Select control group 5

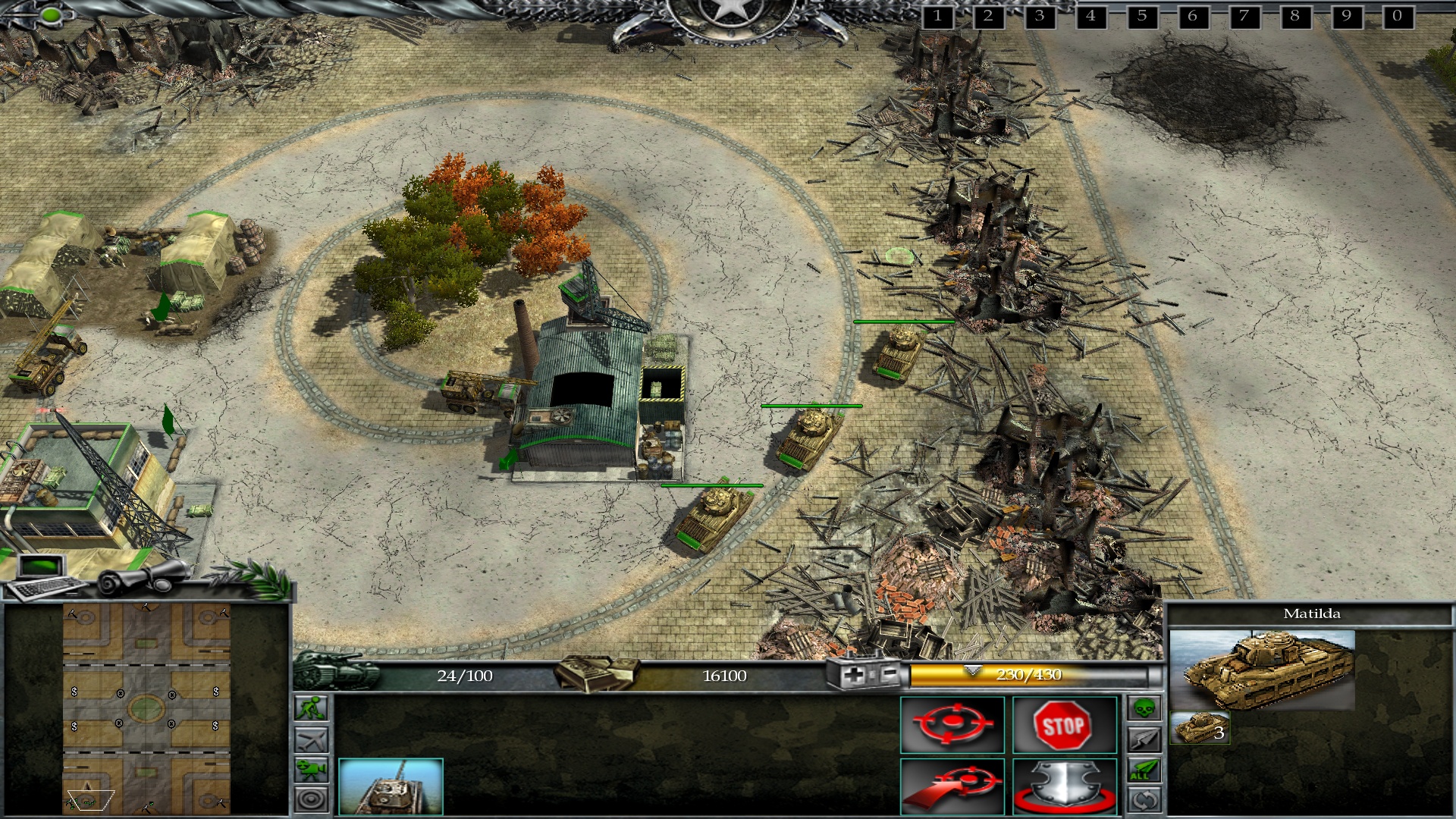tap(1141, 16)
